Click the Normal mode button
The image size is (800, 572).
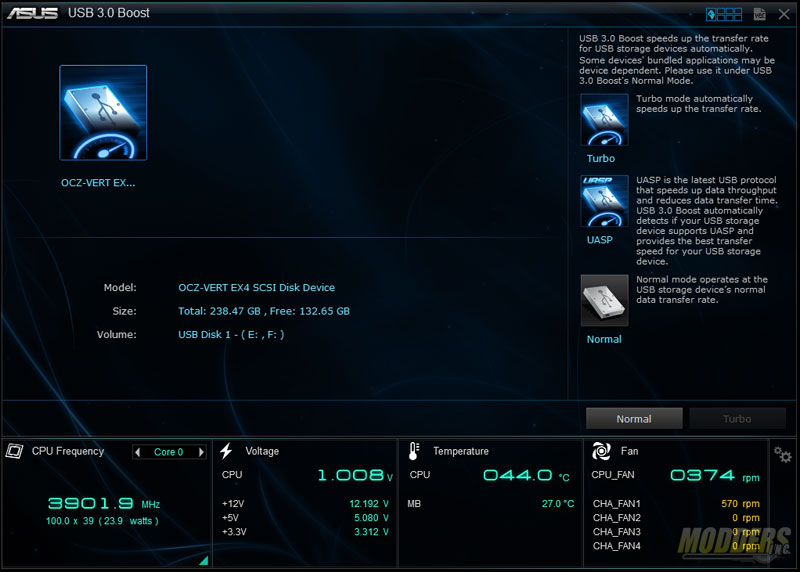click(634, 419)
